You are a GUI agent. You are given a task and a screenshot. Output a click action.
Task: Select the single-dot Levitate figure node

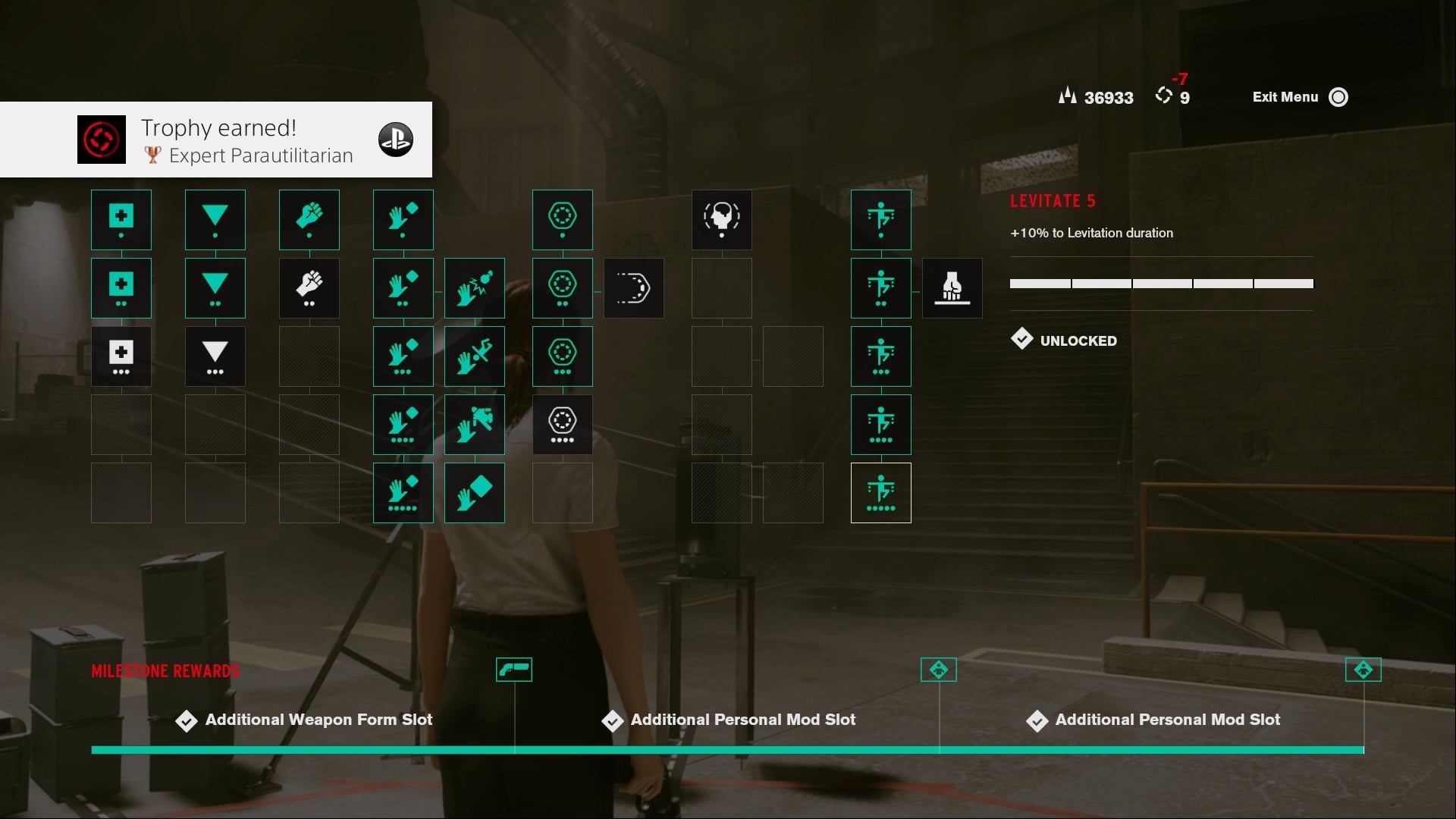[x=880, y=220]
